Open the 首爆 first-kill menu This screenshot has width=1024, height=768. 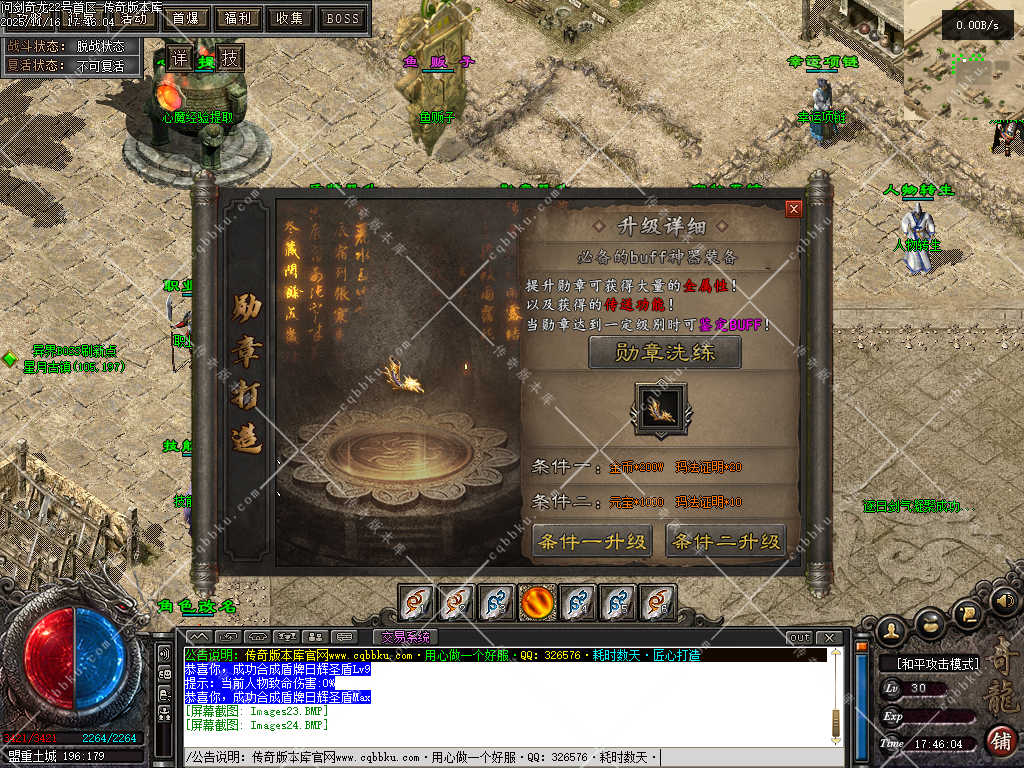click(185, 18)
